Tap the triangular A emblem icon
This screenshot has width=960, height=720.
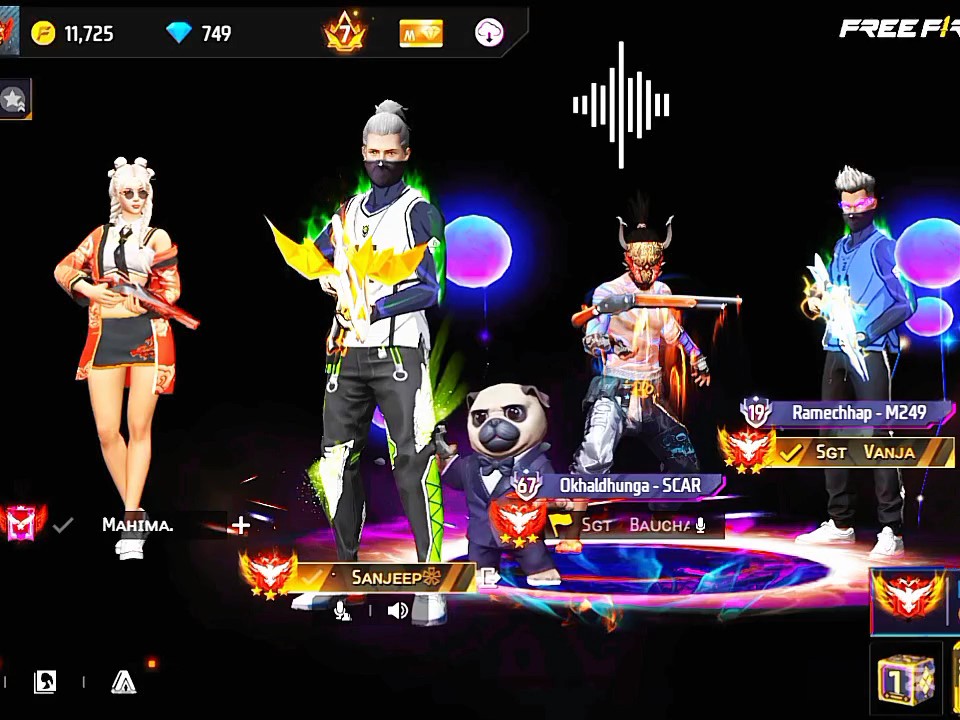[123, 682]
